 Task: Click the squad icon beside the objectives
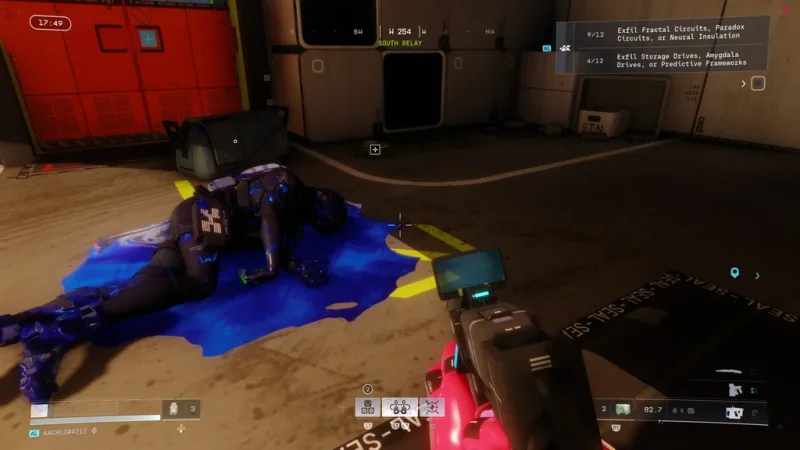point(566,47)
